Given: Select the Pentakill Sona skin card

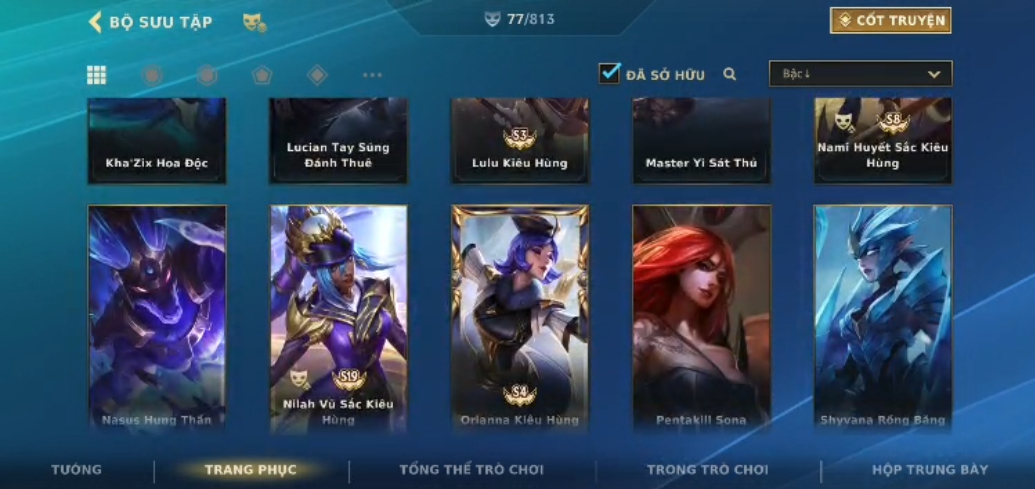Looking at the screenshot, I should point(701,316).
